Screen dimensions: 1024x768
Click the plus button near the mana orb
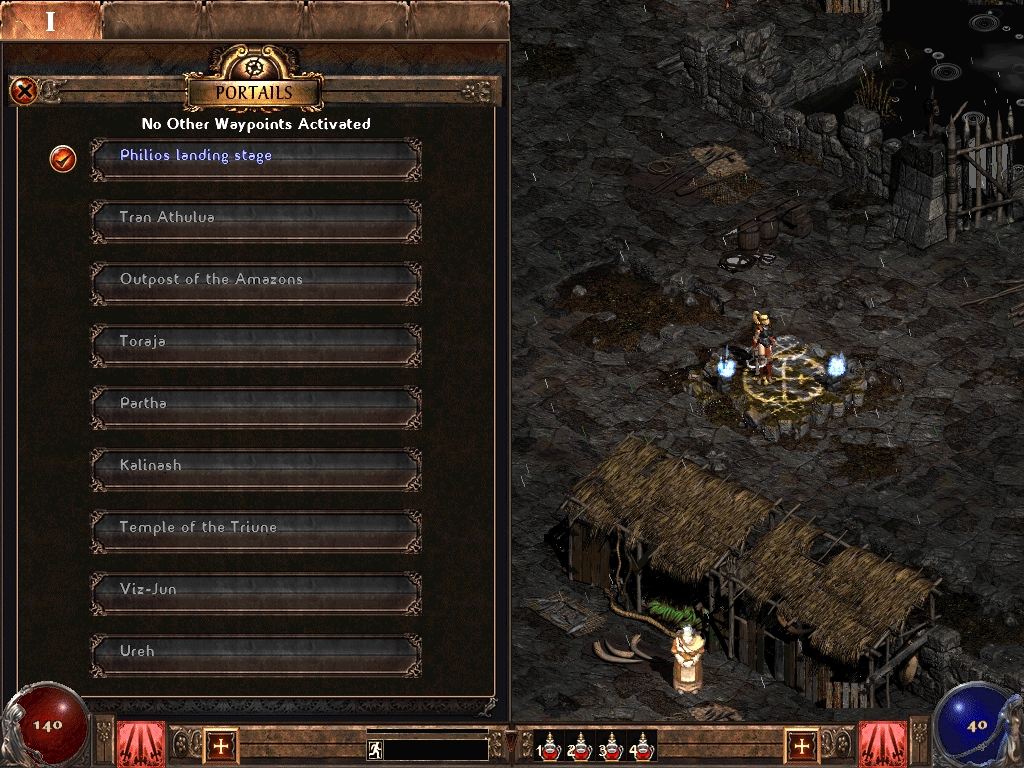pyautogui.click(x=801, y=745)
